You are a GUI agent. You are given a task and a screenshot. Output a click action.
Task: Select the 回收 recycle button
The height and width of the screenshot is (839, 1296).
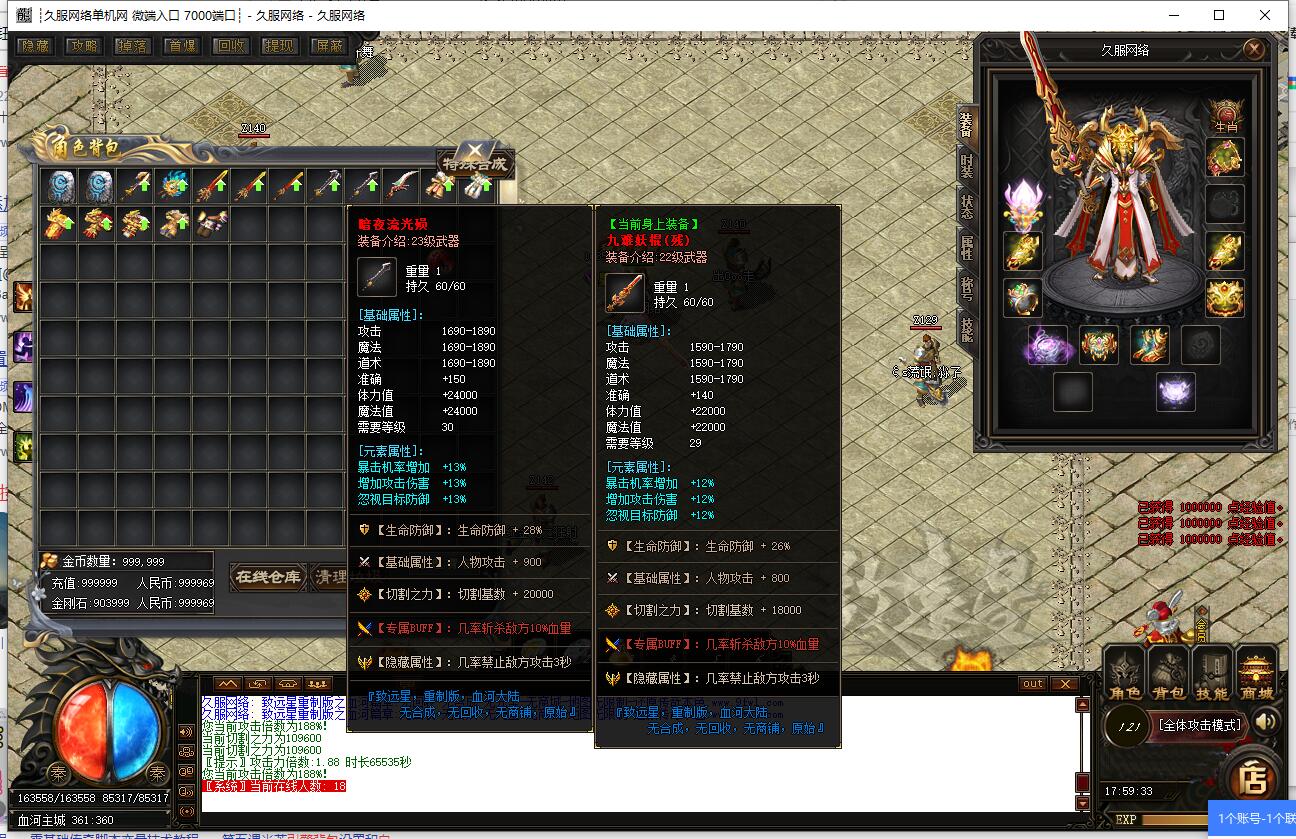tap(231, 46)
